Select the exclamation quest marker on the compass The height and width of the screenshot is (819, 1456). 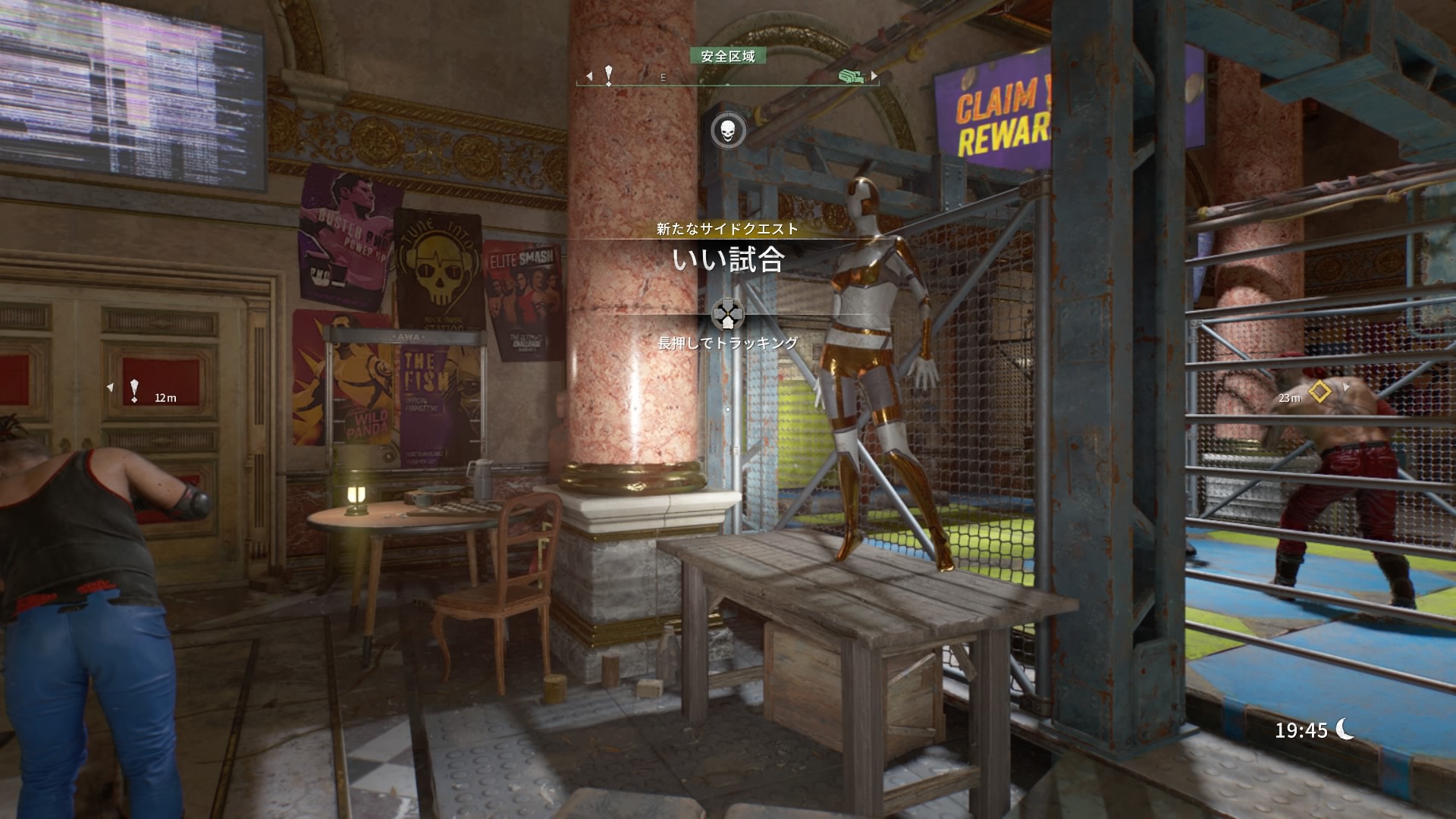(x=608, y=74)
